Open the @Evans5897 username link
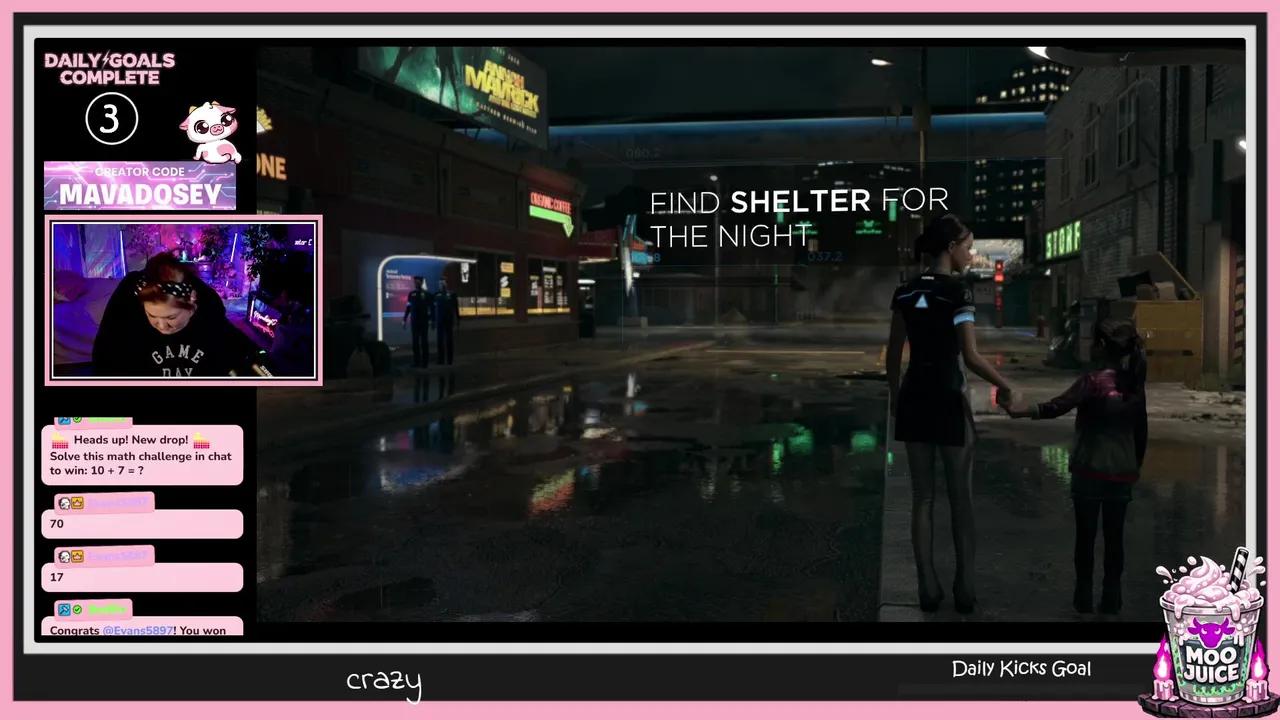1280x720 pixels. [137, 630]
